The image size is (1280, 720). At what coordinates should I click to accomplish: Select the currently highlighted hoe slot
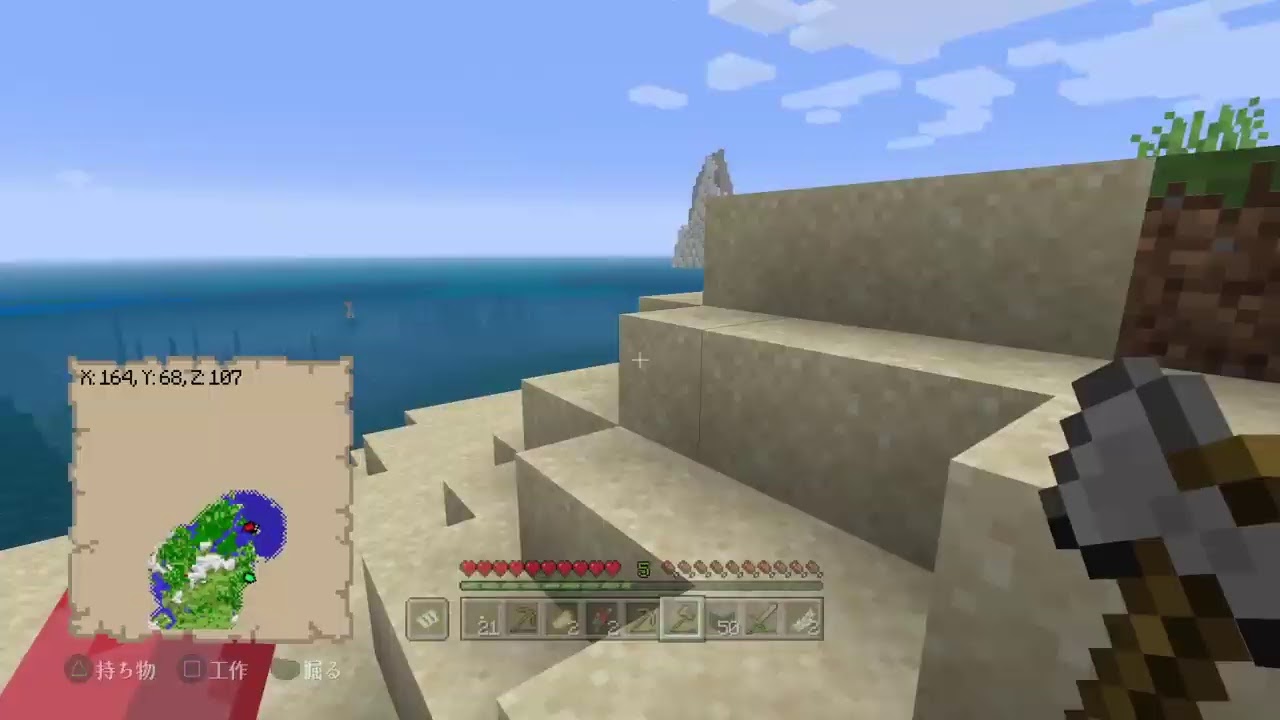click(682, 618)
